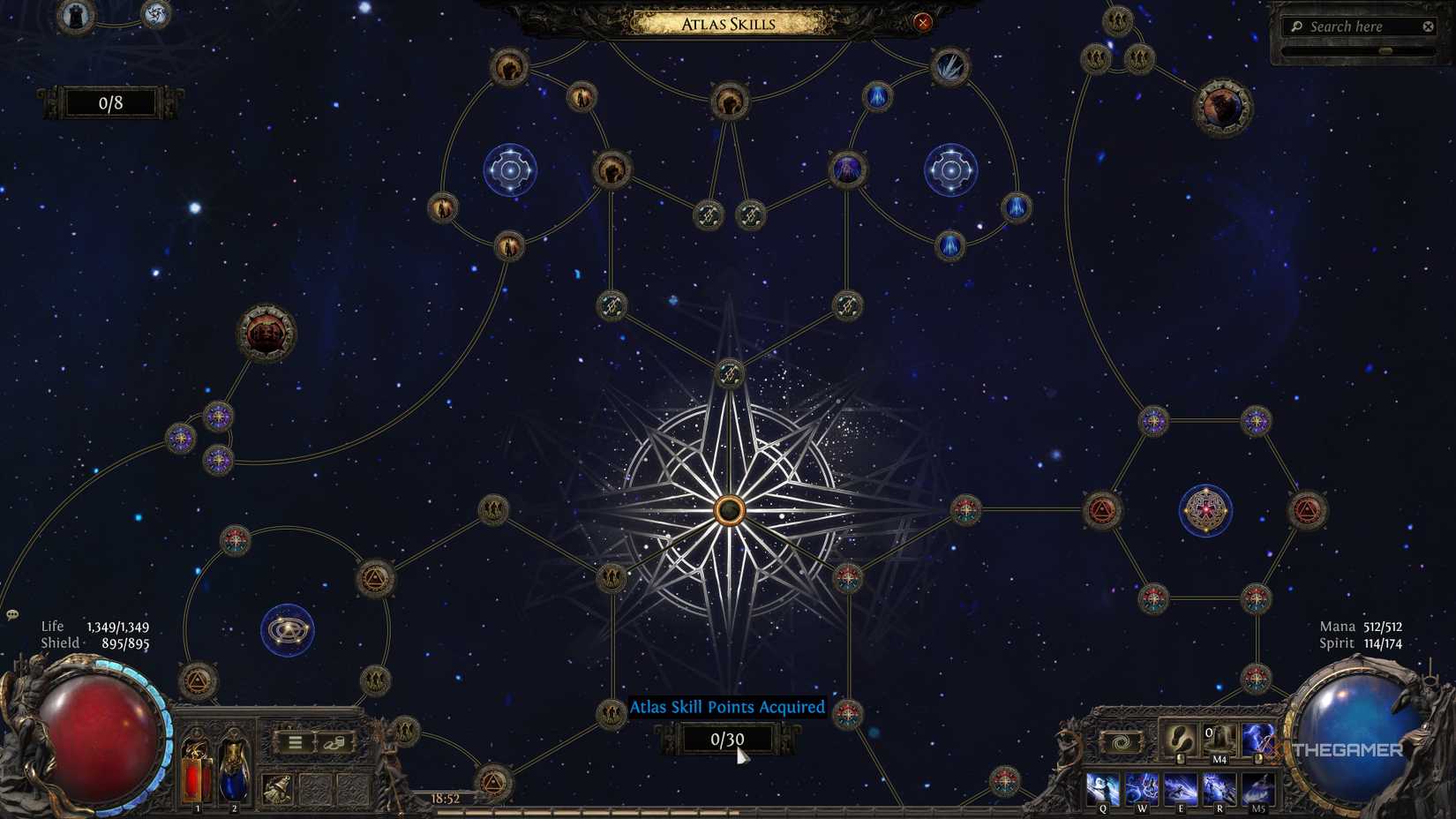This screenshot has height=819, width=1456.
Task: Expand the top-right boss portrait node
Action: pos(1221,108)
